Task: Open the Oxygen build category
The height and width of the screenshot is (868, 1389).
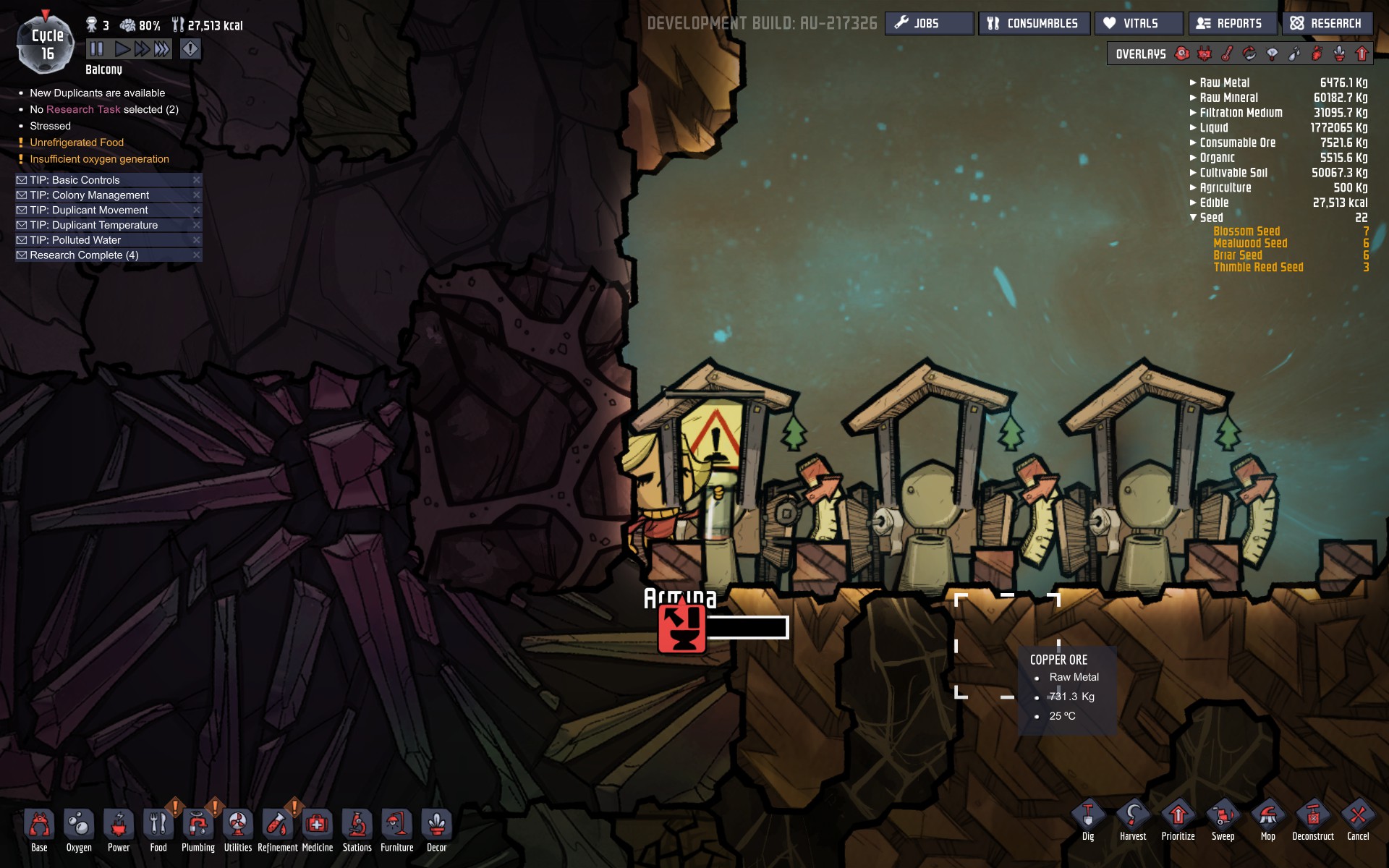Action: 79,829
